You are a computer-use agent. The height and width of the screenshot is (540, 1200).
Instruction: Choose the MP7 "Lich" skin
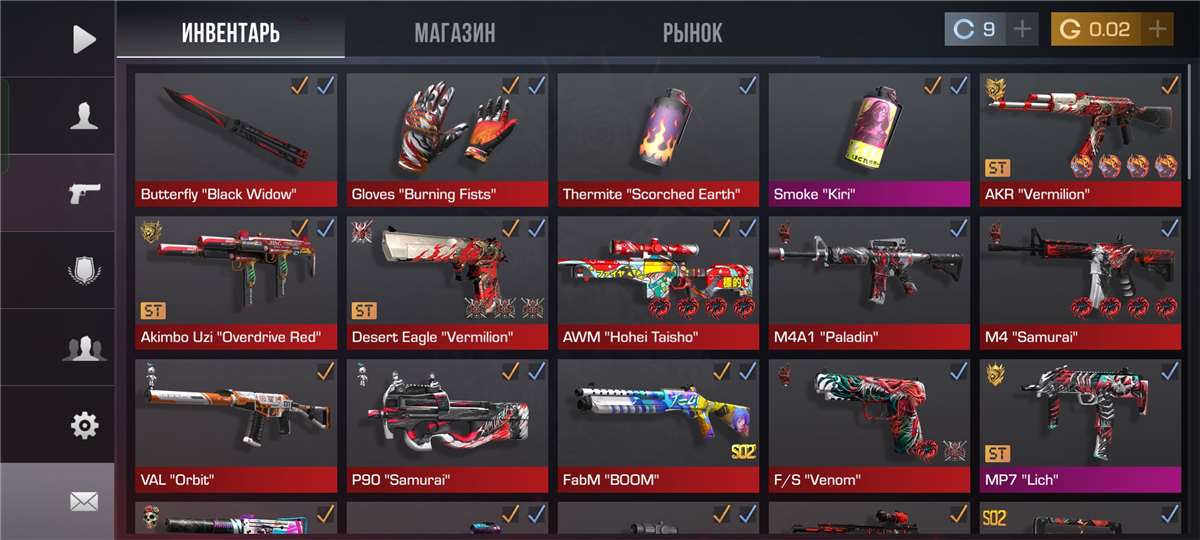point(1080,424)
